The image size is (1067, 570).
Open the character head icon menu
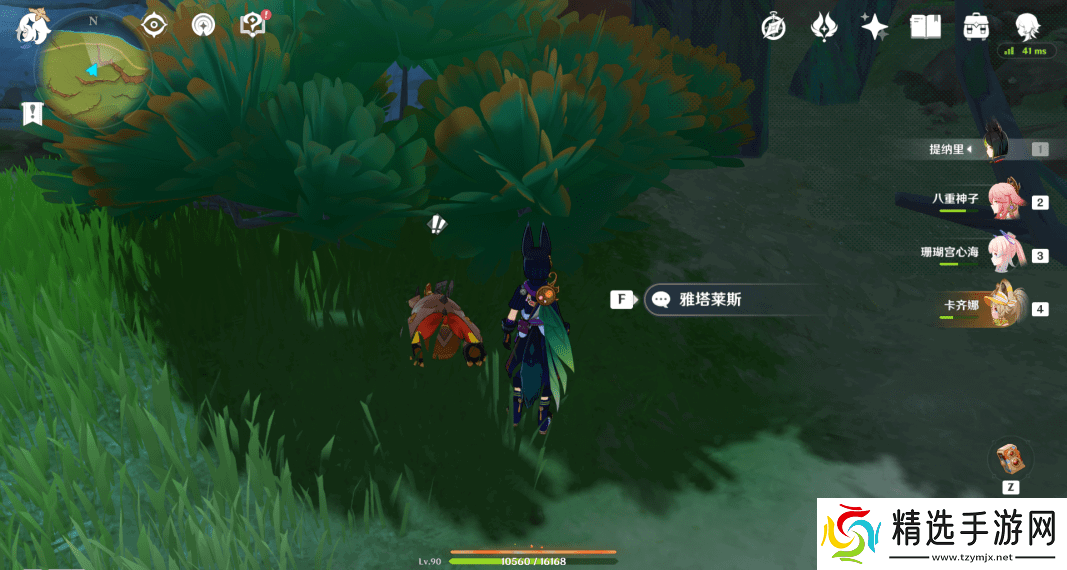click(1026, 27)
